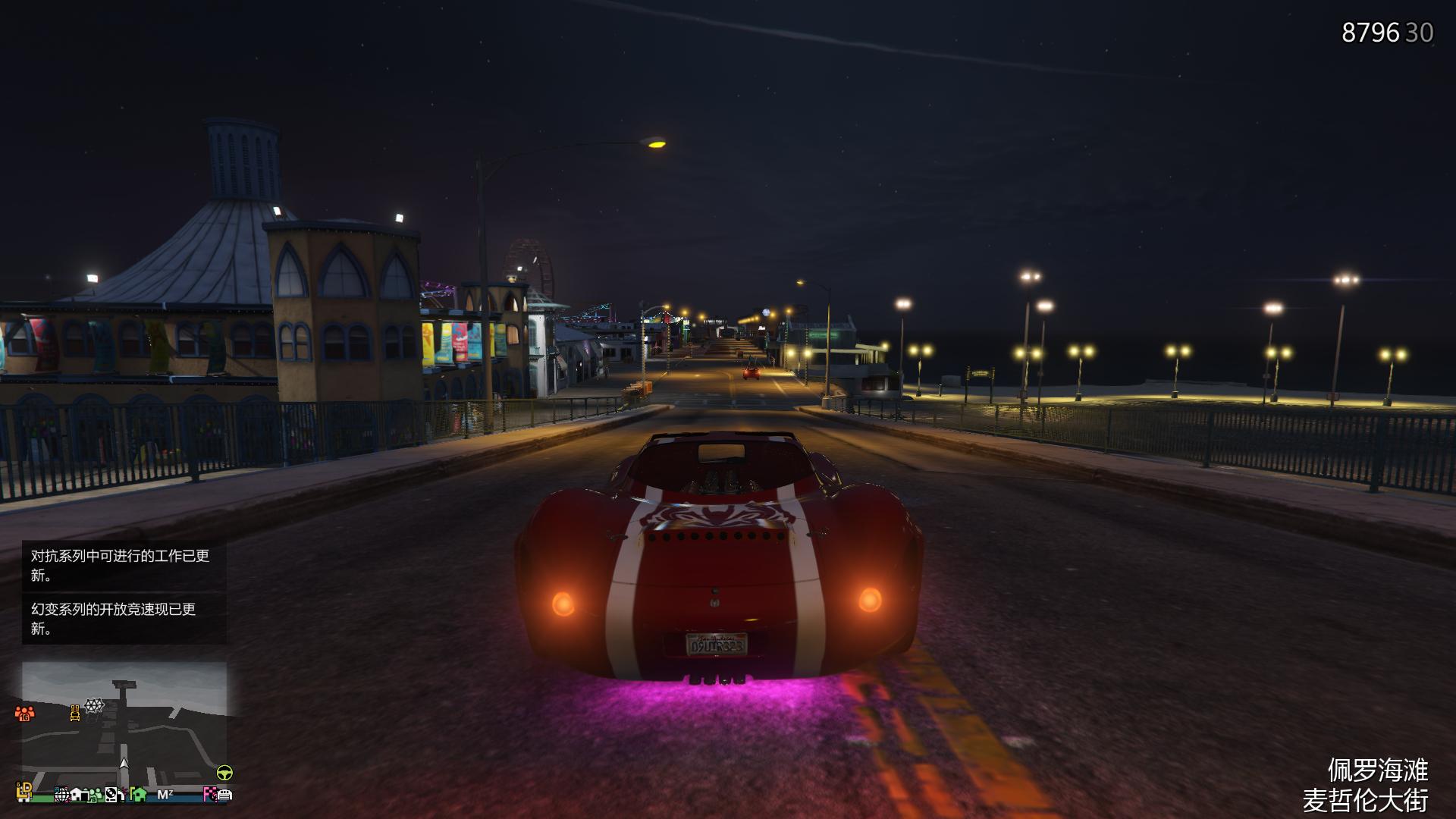Click the green friends group icon on the minimap bar

tap(96, 795)
